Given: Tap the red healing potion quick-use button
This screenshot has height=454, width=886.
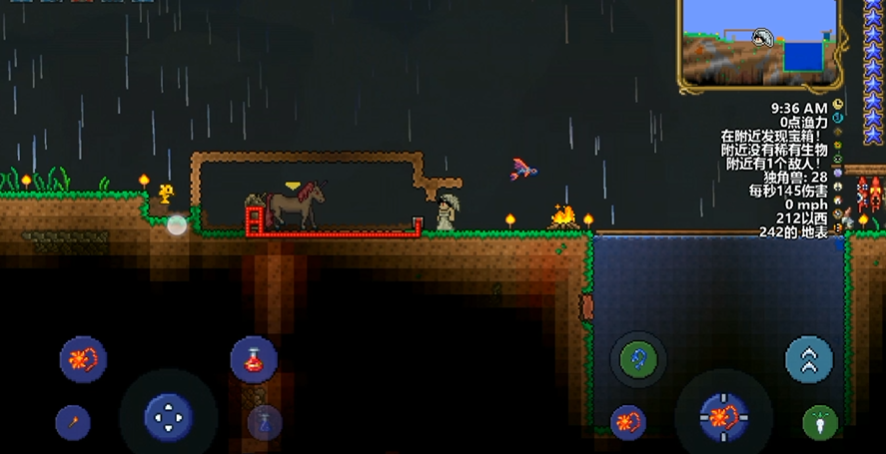Looking at the screenshot, I should 253,359.
